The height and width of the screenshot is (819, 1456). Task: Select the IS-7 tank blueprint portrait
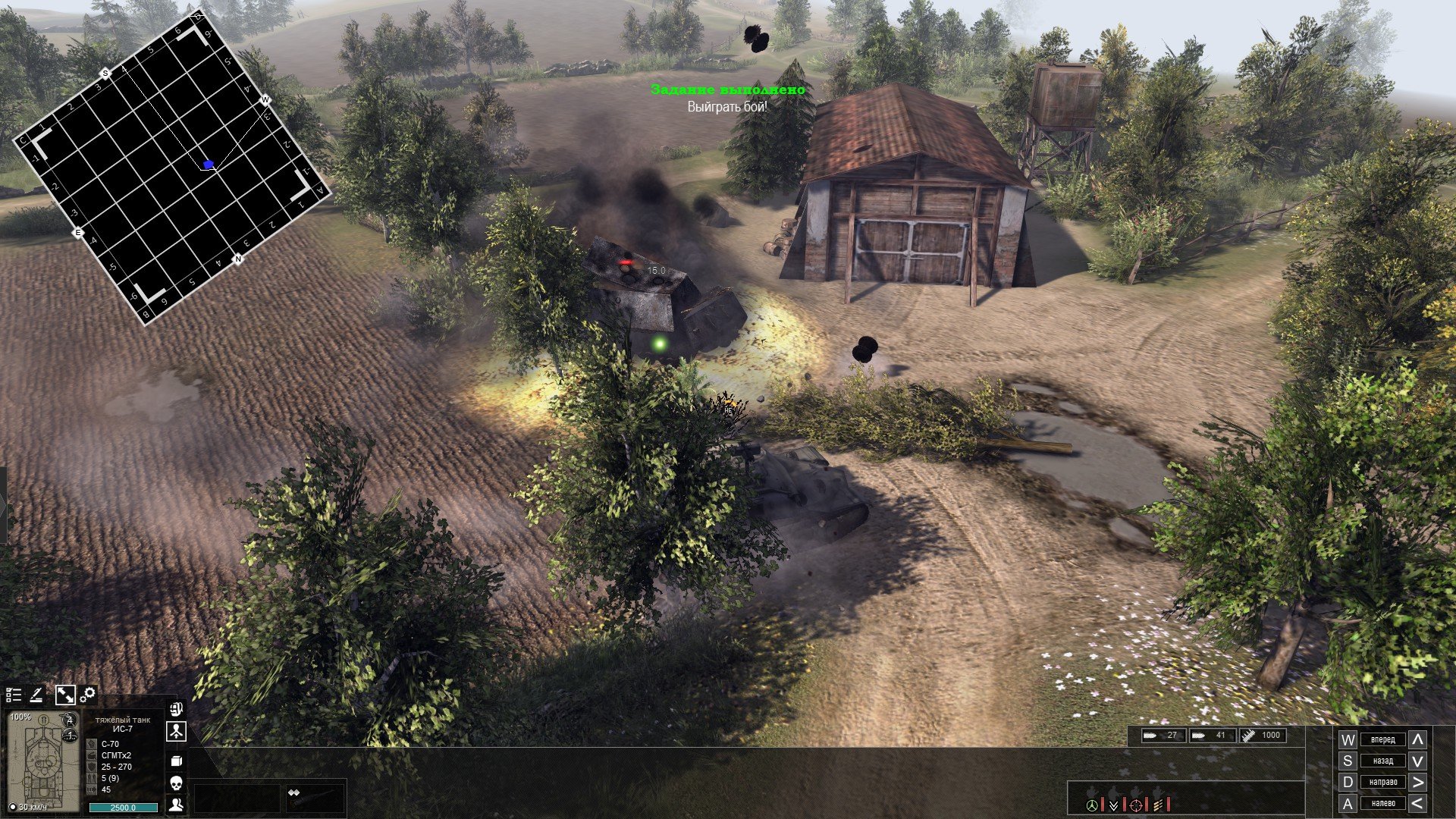42,761
